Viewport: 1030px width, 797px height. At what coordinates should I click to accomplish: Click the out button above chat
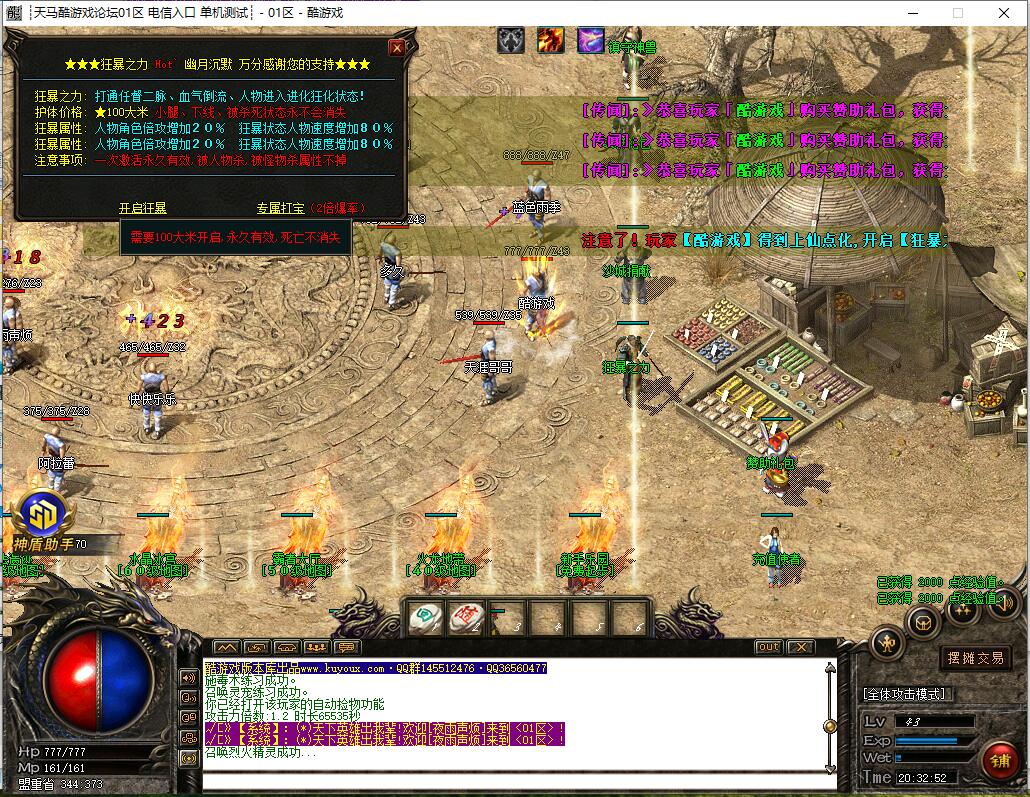tap(768, 647)
